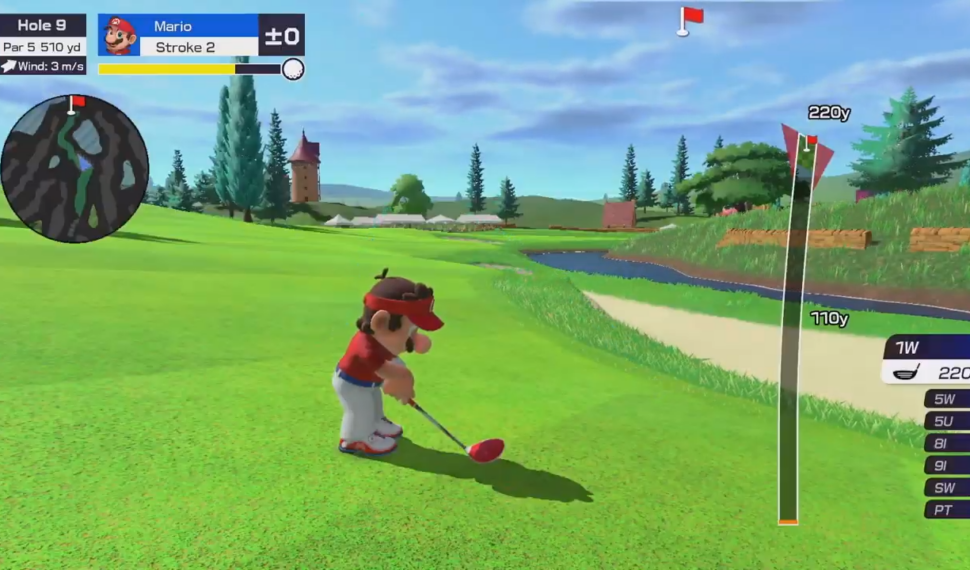Choose the 5U club
The width and height of the screenshot is (970, 570).
coord(946,421)
